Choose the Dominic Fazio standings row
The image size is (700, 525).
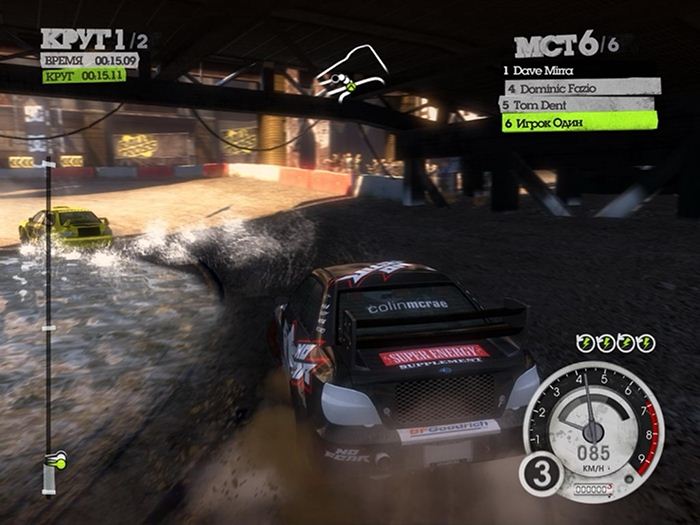click(x=579, y=88)
